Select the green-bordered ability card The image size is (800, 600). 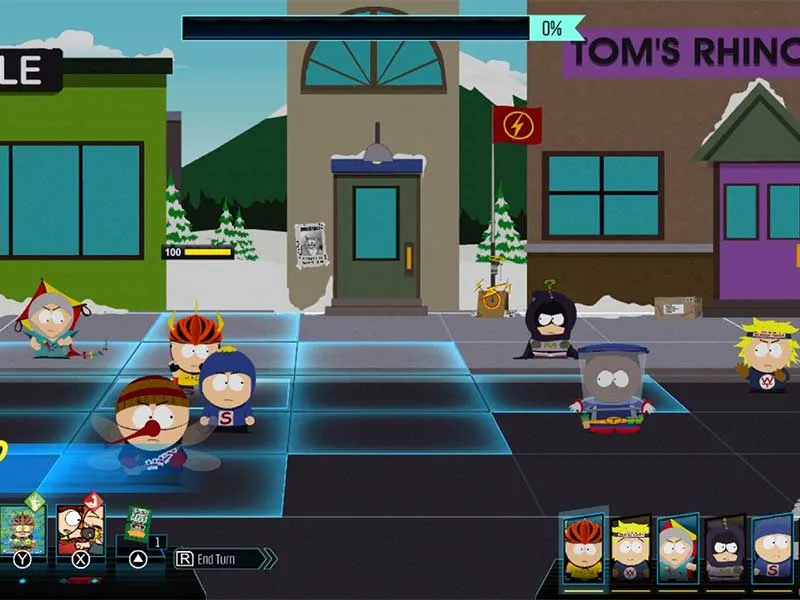click(x=22, y=528)
